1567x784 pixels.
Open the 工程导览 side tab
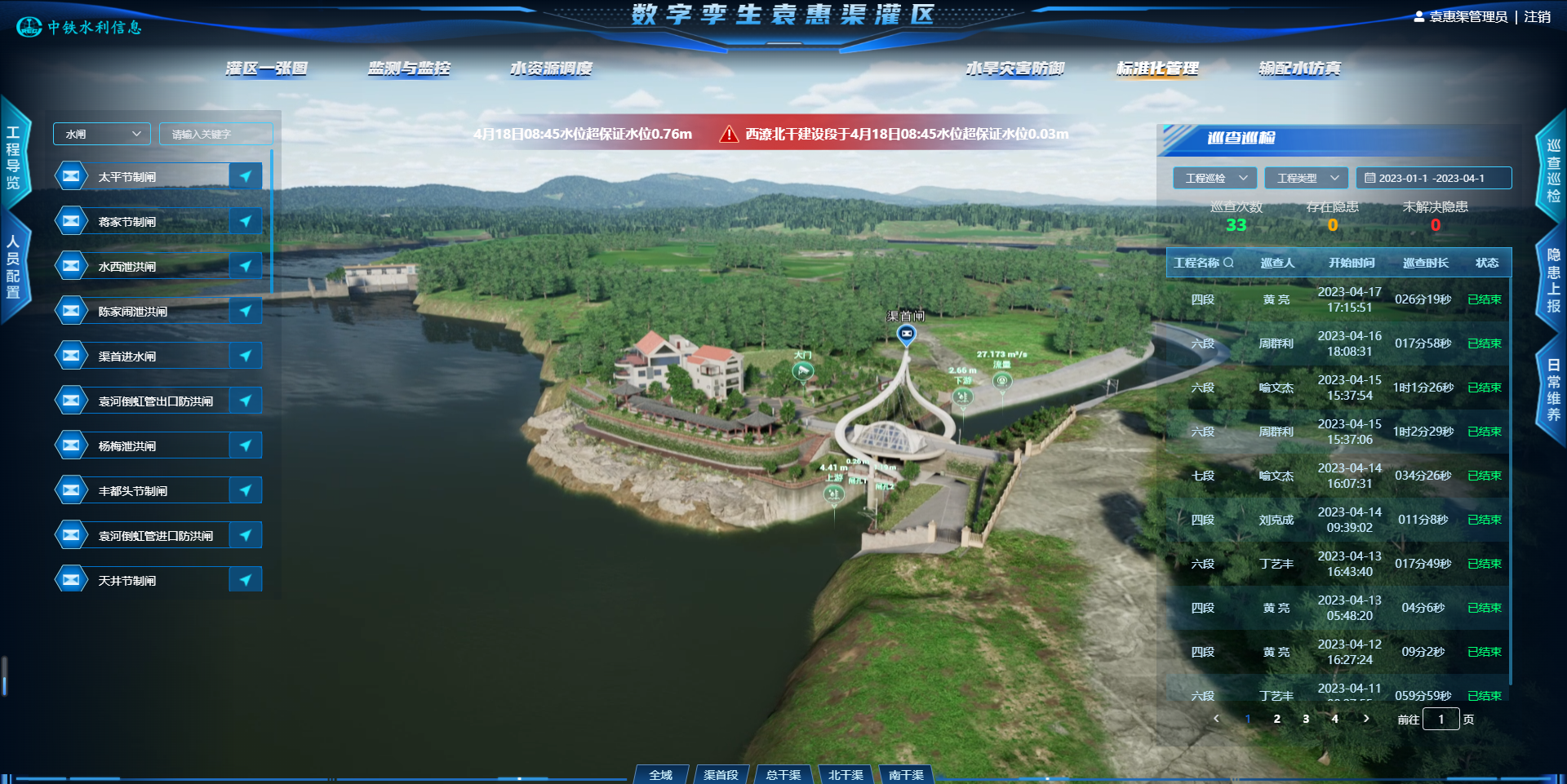point(14,157)
